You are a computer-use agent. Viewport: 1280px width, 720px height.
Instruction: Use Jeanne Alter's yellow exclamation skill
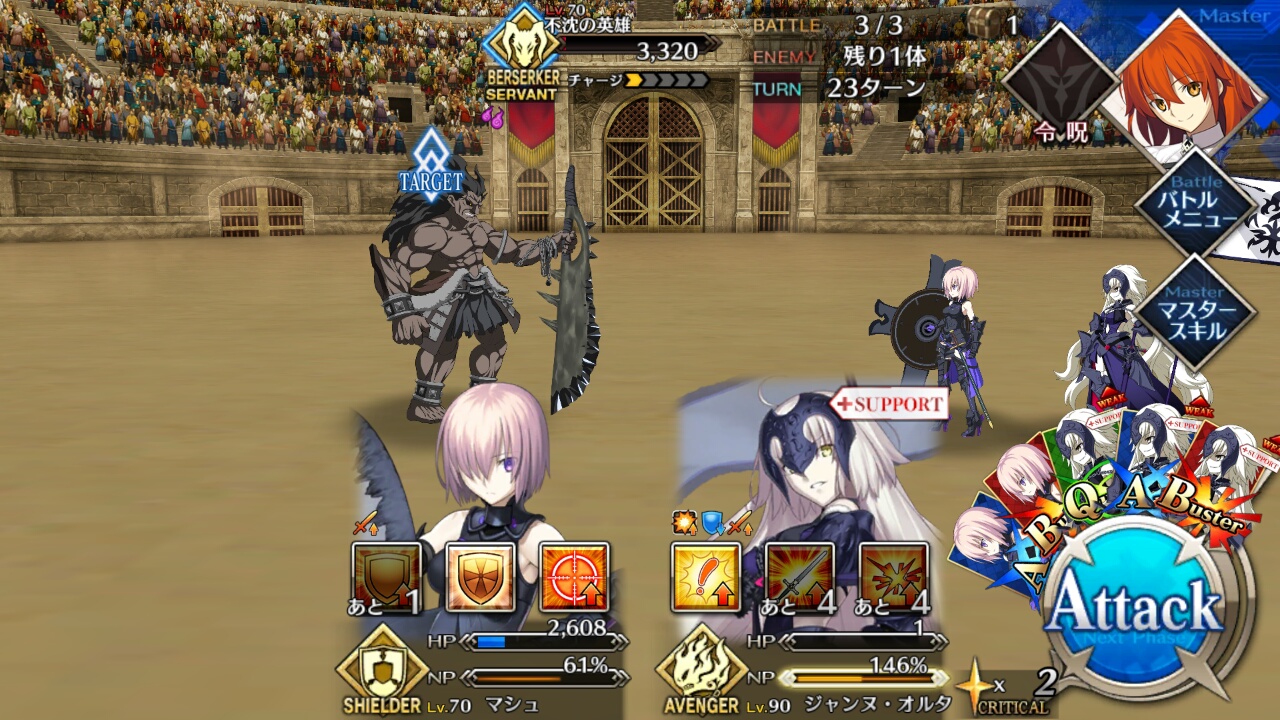[707, 577]
